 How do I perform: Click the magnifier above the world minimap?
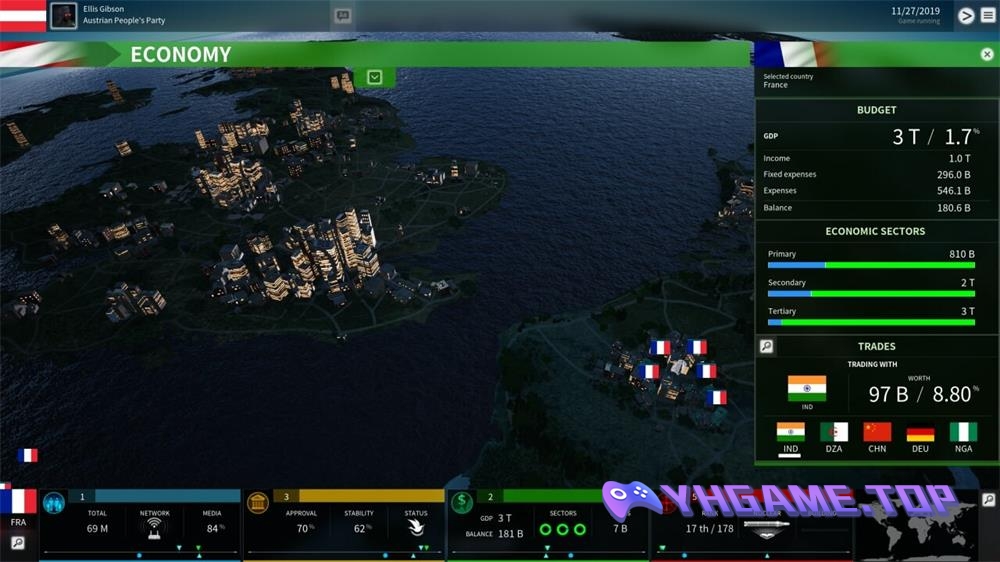[x=988, y=499]
